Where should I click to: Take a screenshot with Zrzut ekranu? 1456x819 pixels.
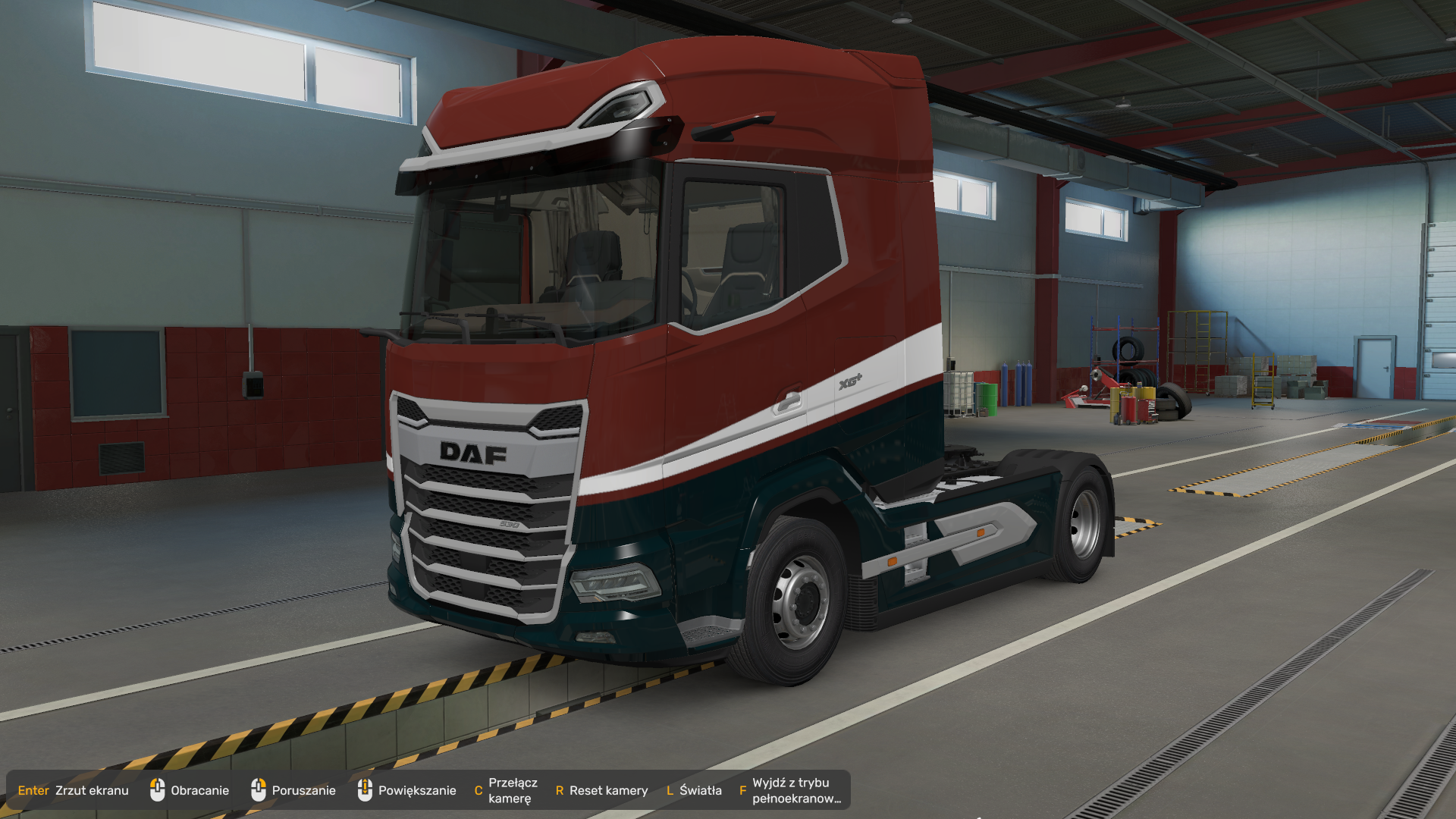(74, 790)
